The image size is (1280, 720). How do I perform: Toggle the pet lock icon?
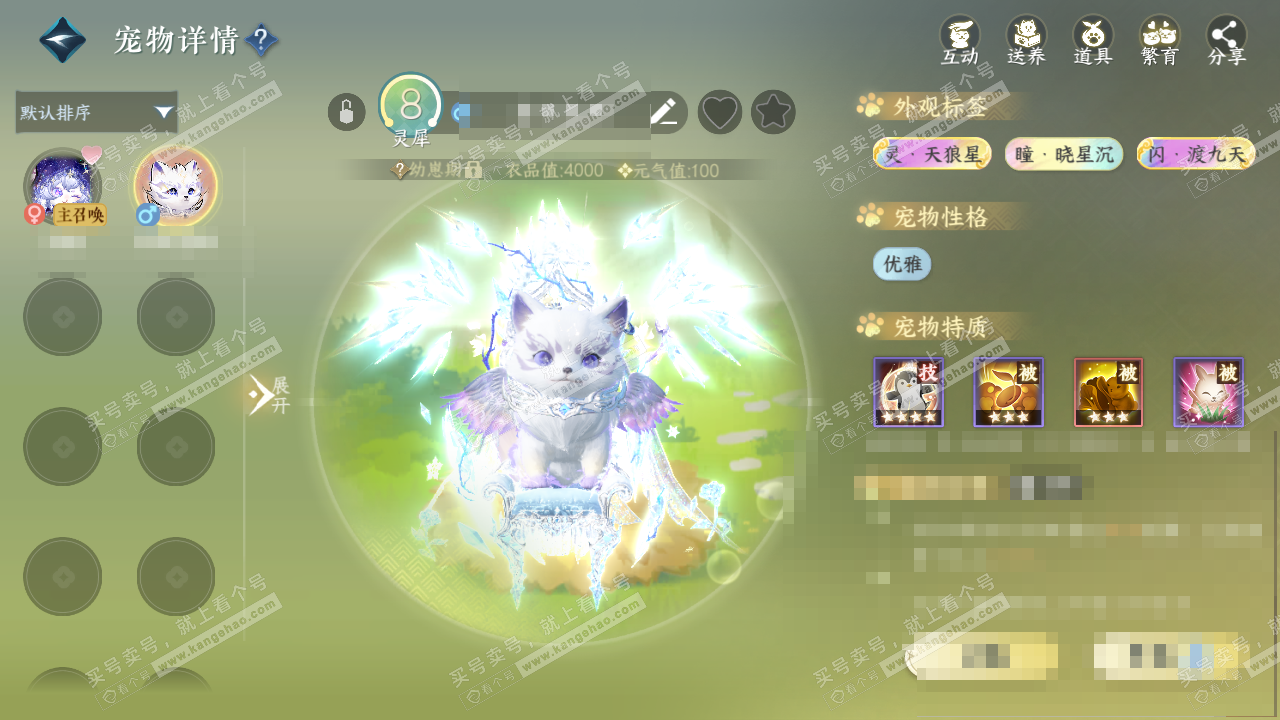point(346,112)
